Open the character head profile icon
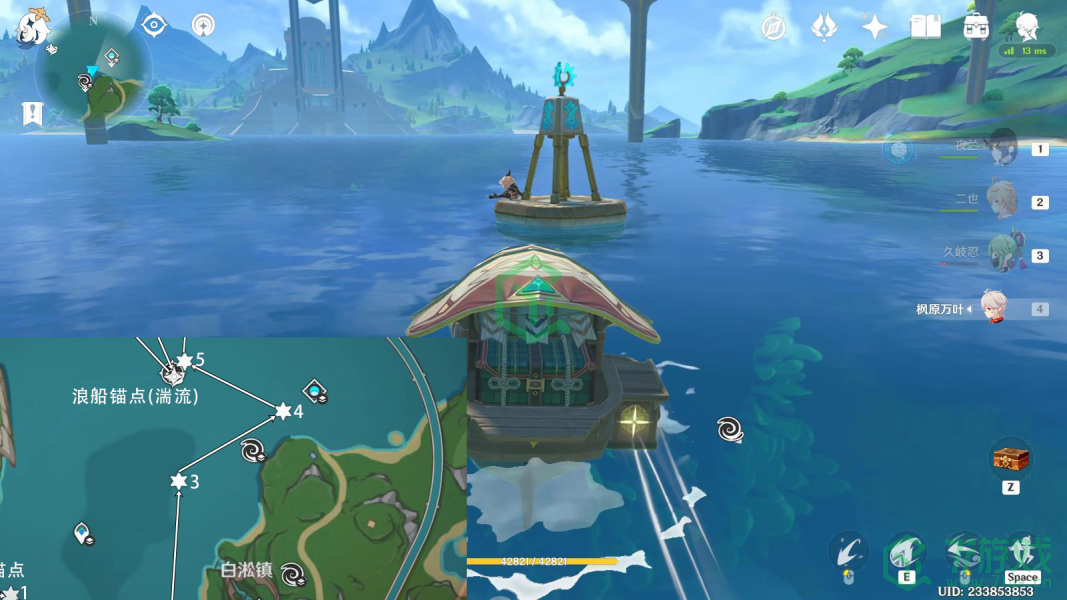 1027,27
